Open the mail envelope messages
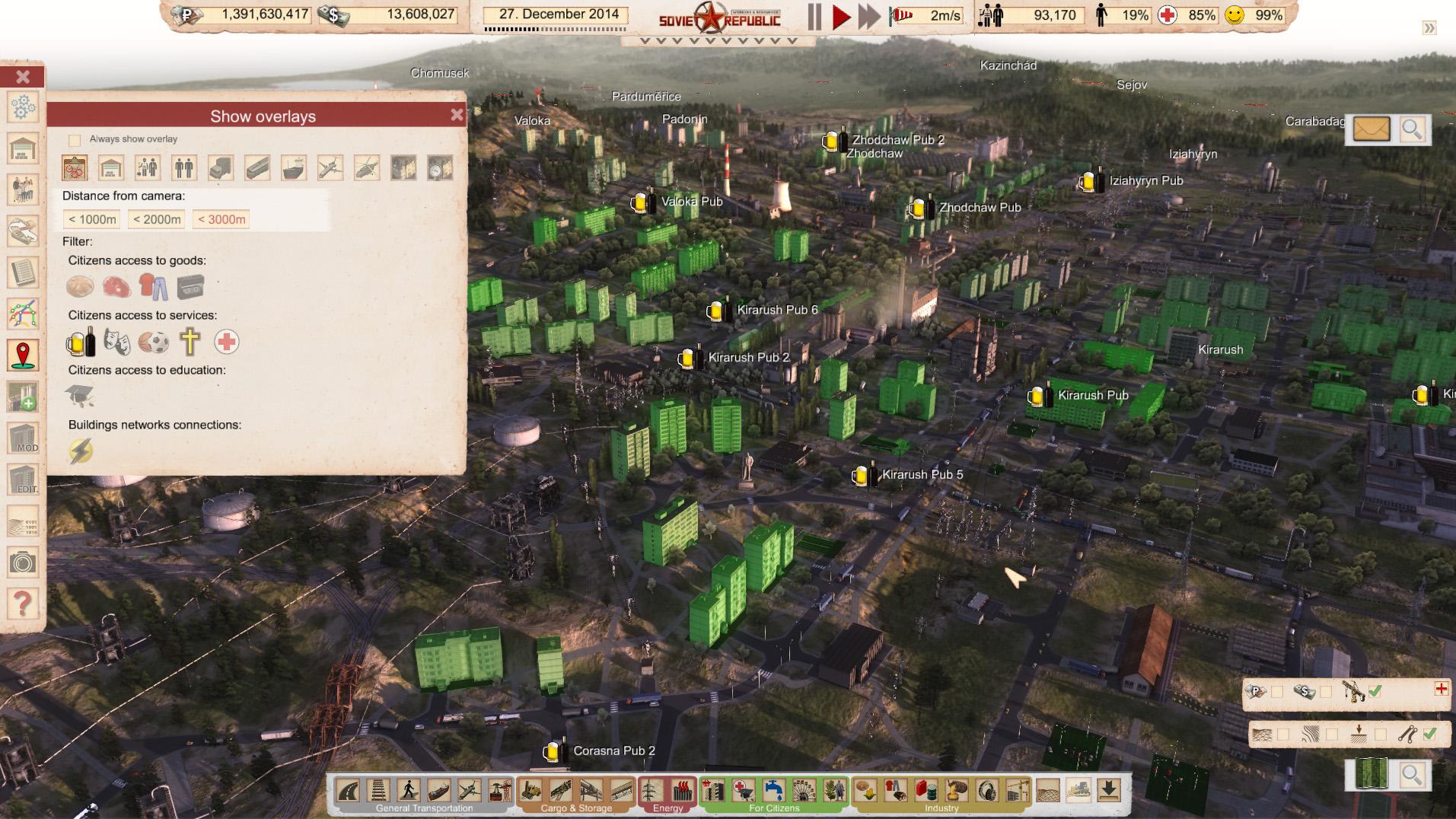Image resolution: width=1456 pixels, height=819 pixels. [x=1371, y=129]
